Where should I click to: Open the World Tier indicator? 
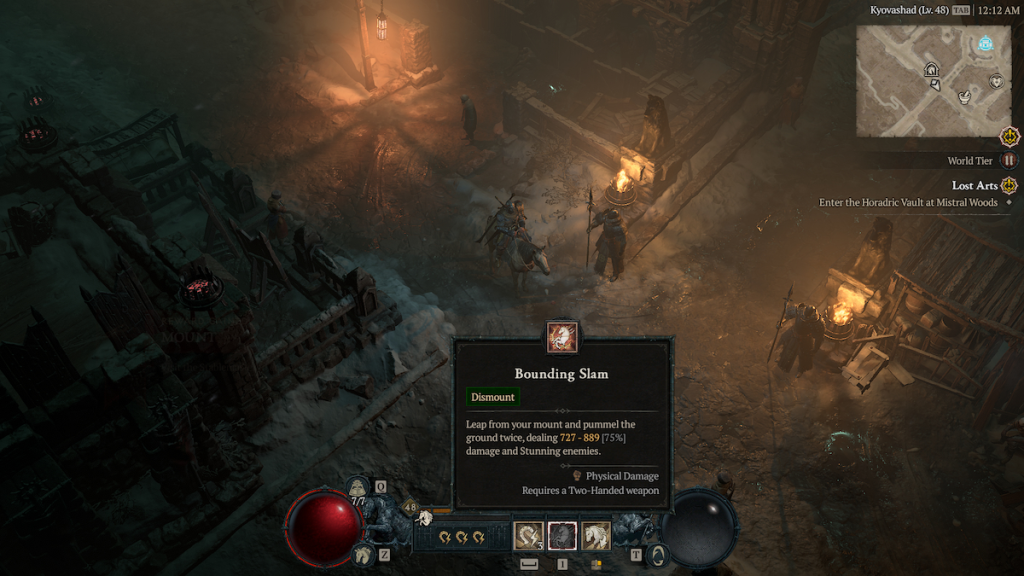tap(1010, 160)
